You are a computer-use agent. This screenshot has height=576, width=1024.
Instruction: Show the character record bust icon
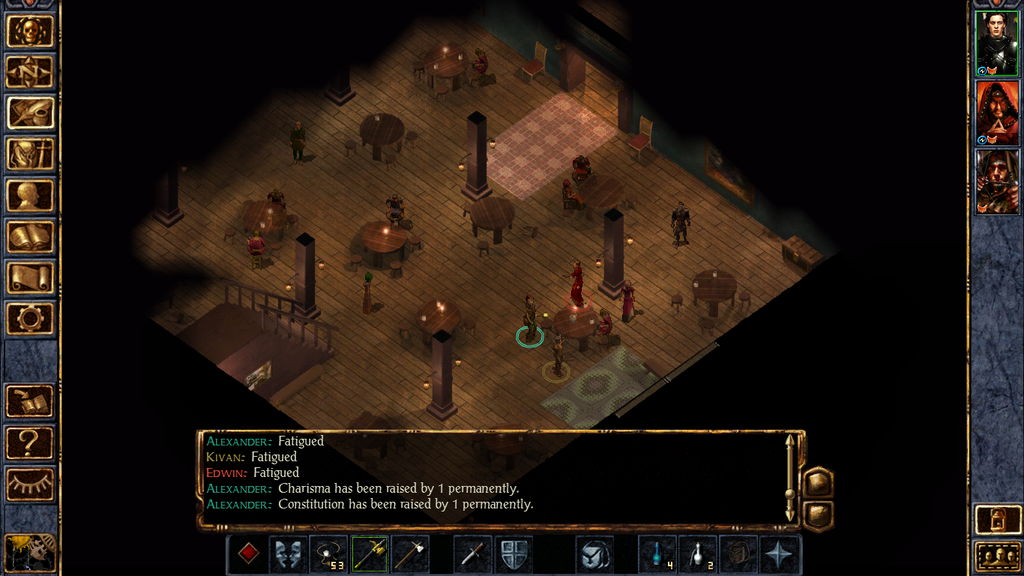coord(30,195)
